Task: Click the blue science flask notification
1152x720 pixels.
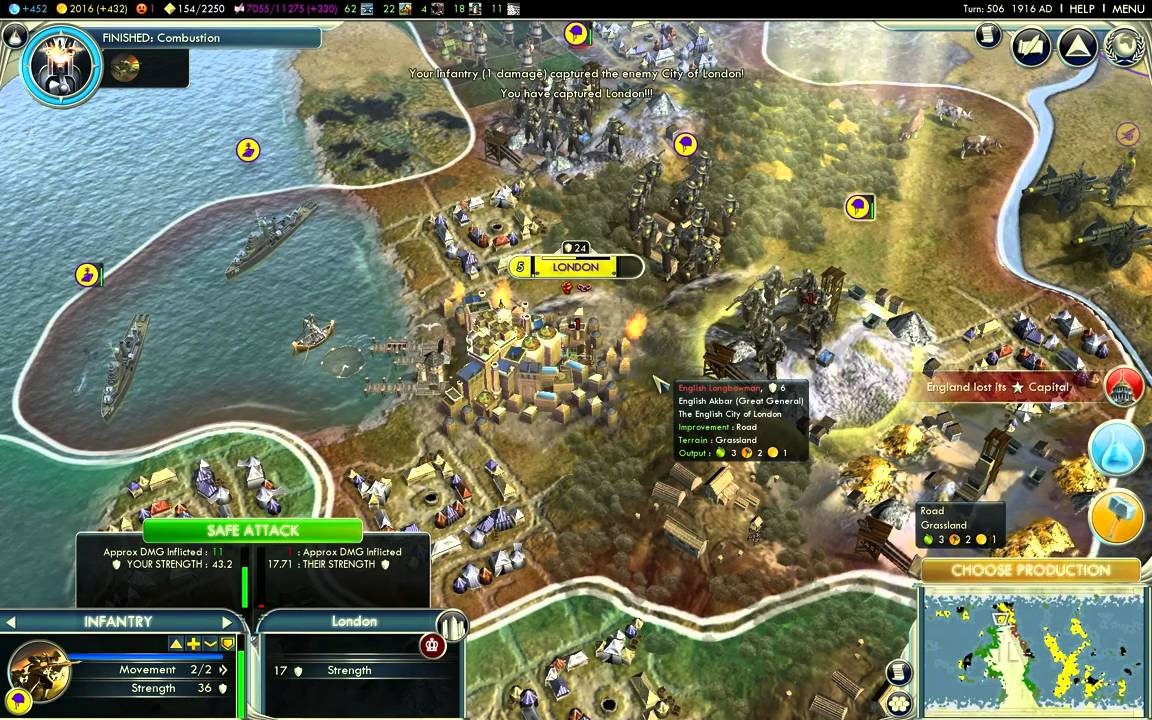Action: point(1116,449)
